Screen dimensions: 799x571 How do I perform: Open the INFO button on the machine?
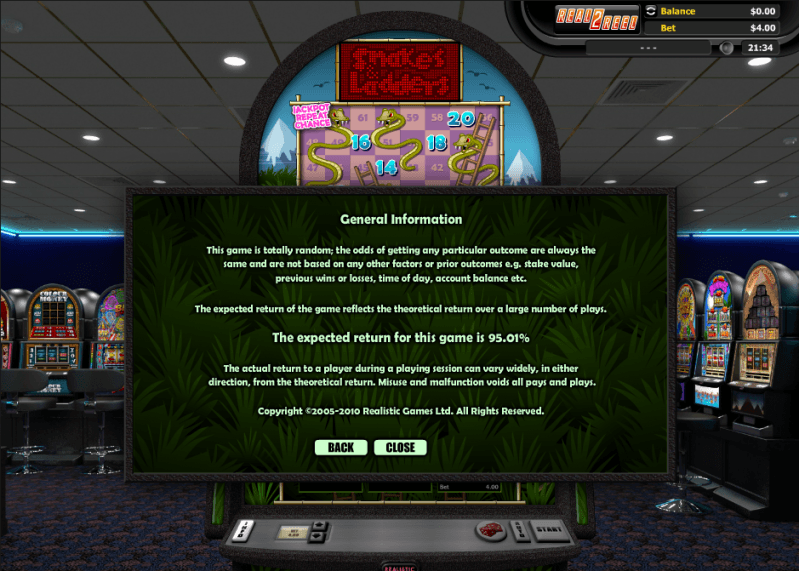(x=245, y=528)
